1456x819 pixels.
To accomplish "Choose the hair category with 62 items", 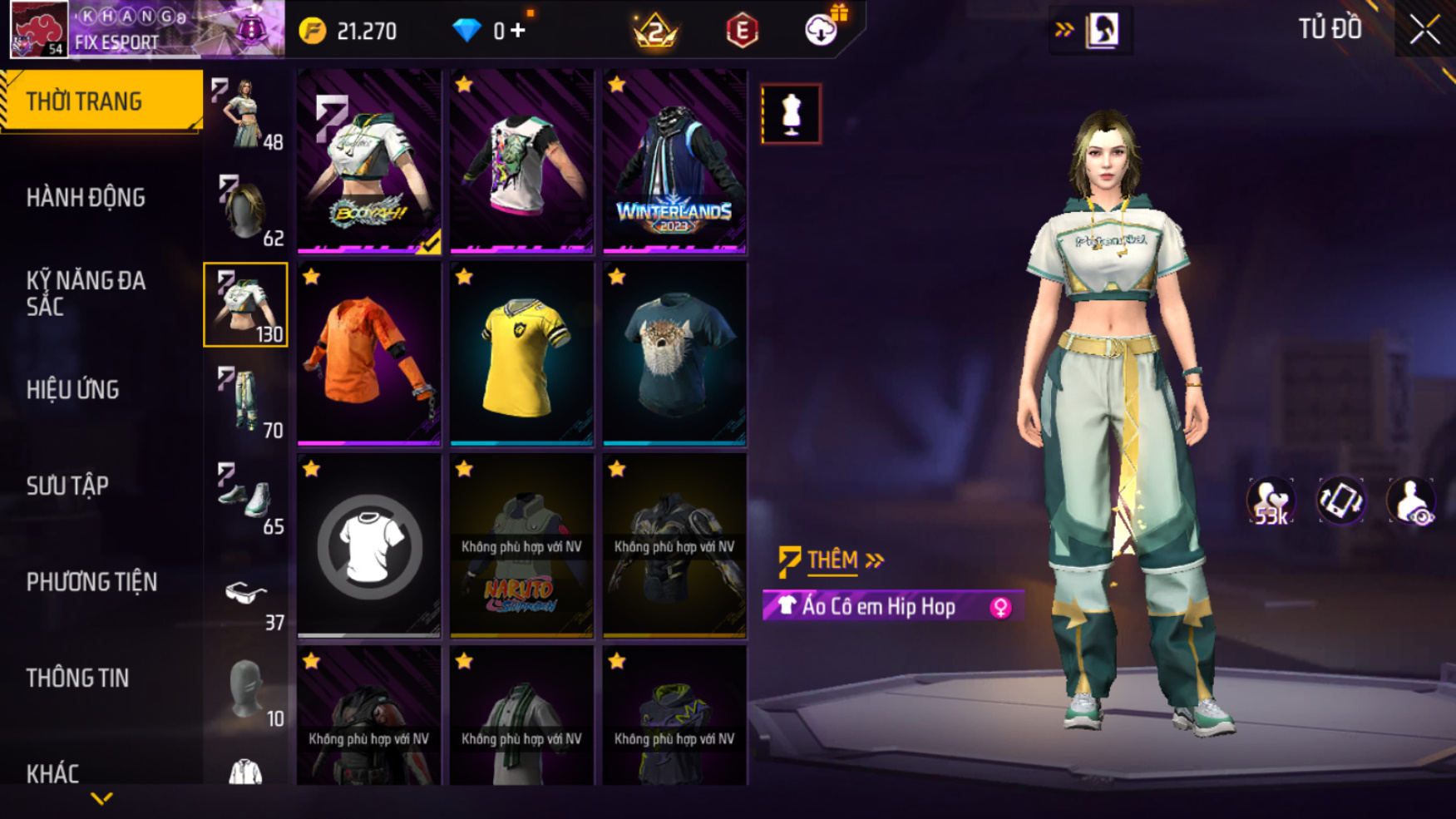I will tap(246, 210).
